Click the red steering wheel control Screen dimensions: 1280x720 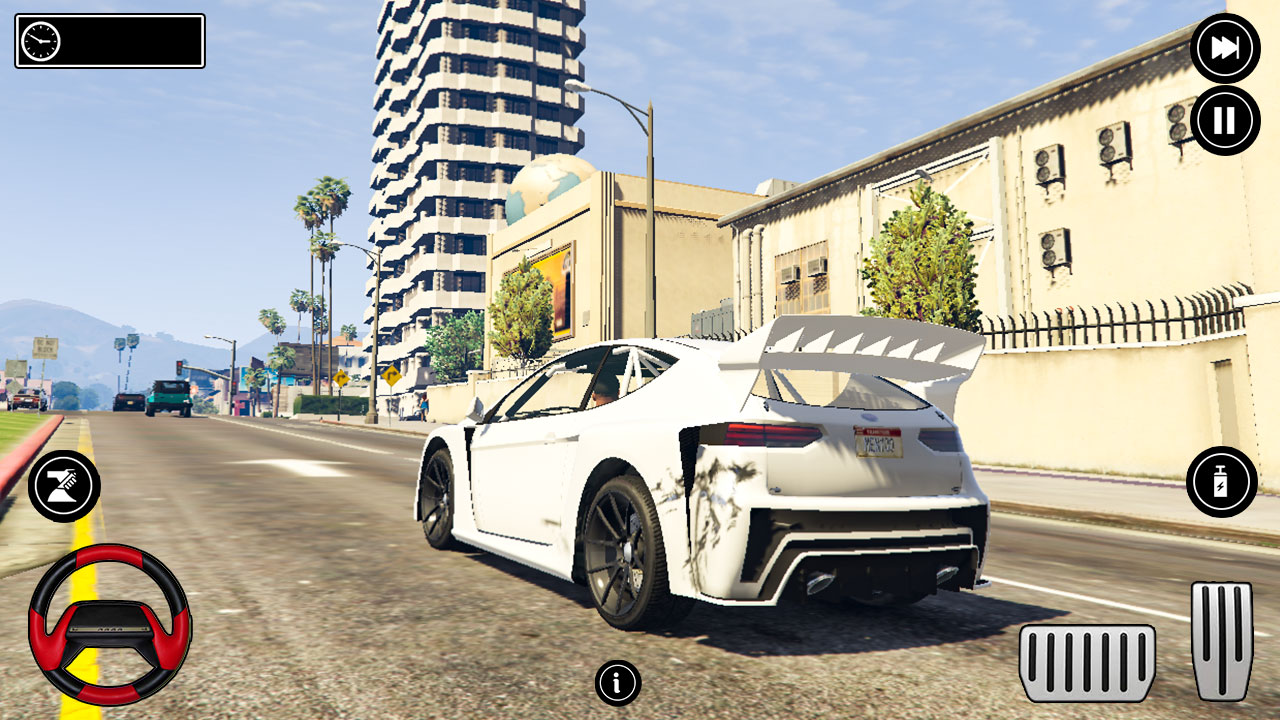click(x=109, y=625)
